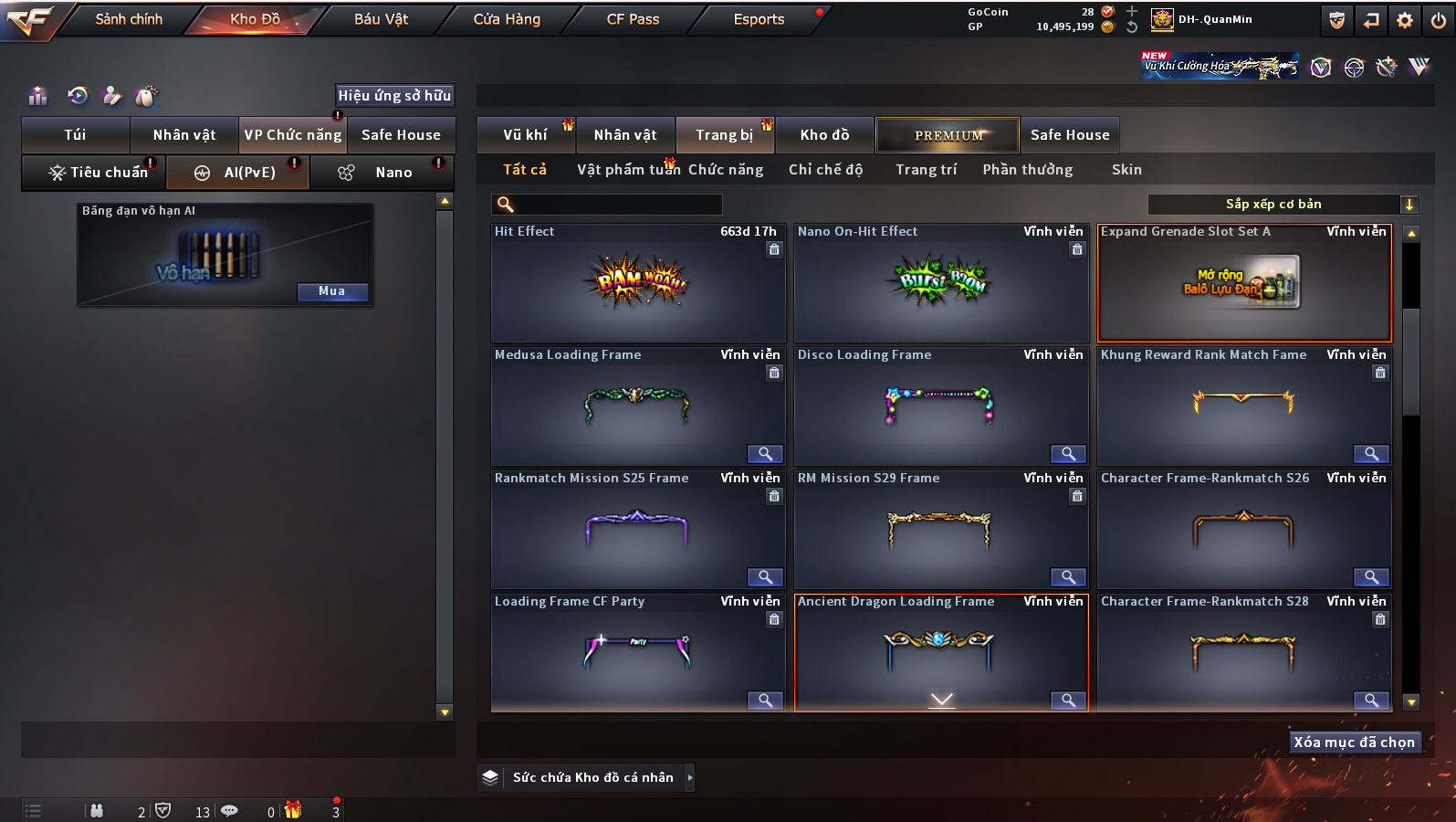The image size is (1456, 822).
Task: Click the power exit button
Action: coord(1439,20)
